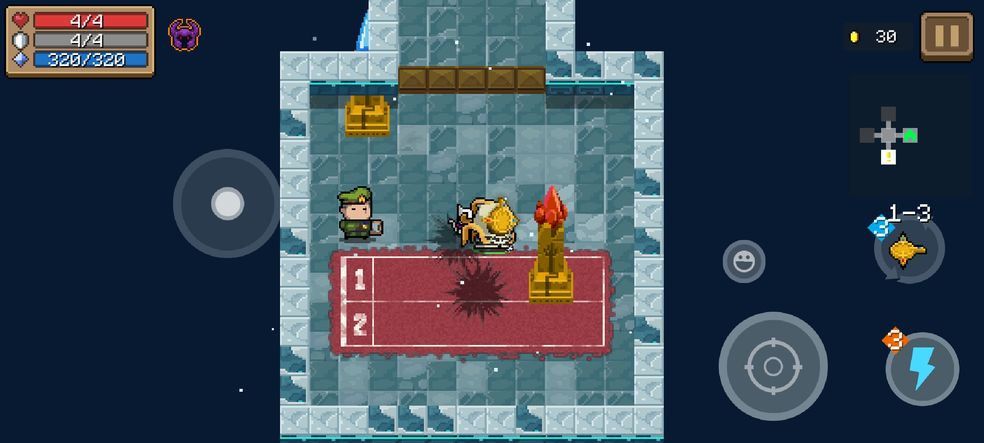Screen dimensions: 984x443
Task: Switch weapon using the golden weapon icon
Action: tap(908, 249)
